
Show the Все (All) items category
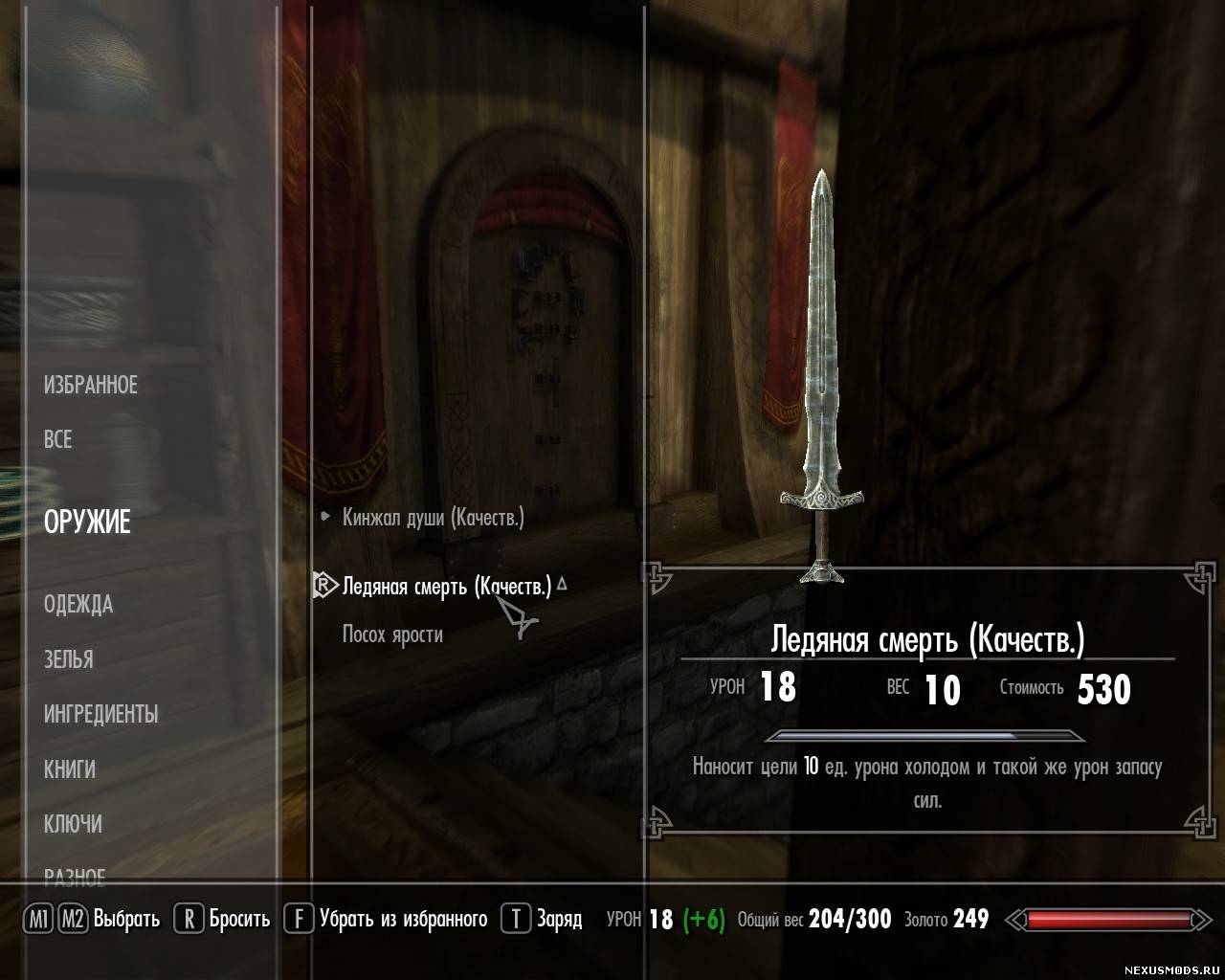click(58, 439)
